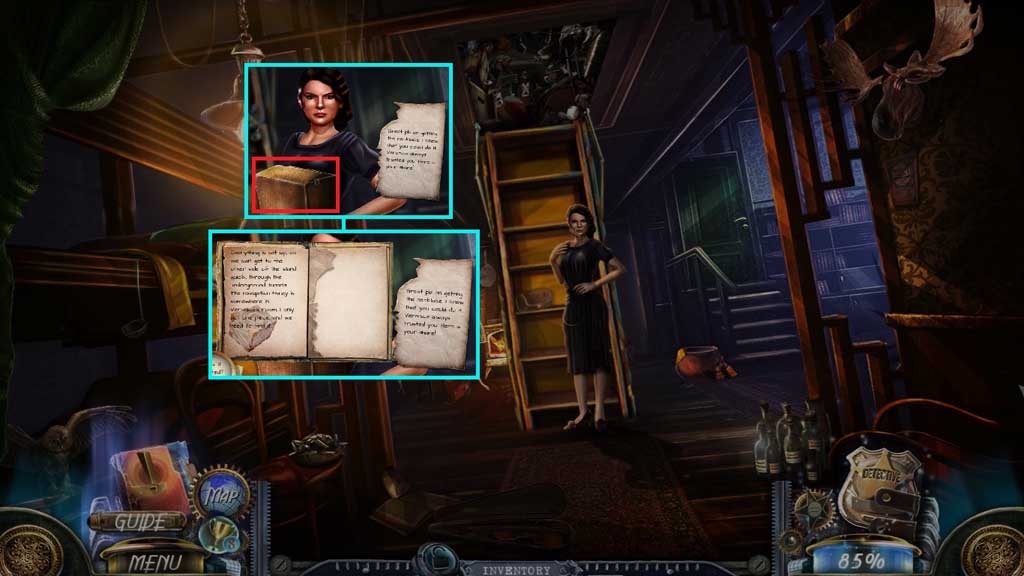Expand the Inventory bar
Viewport: 1024px width, 576px height.
tap(517, 569)
